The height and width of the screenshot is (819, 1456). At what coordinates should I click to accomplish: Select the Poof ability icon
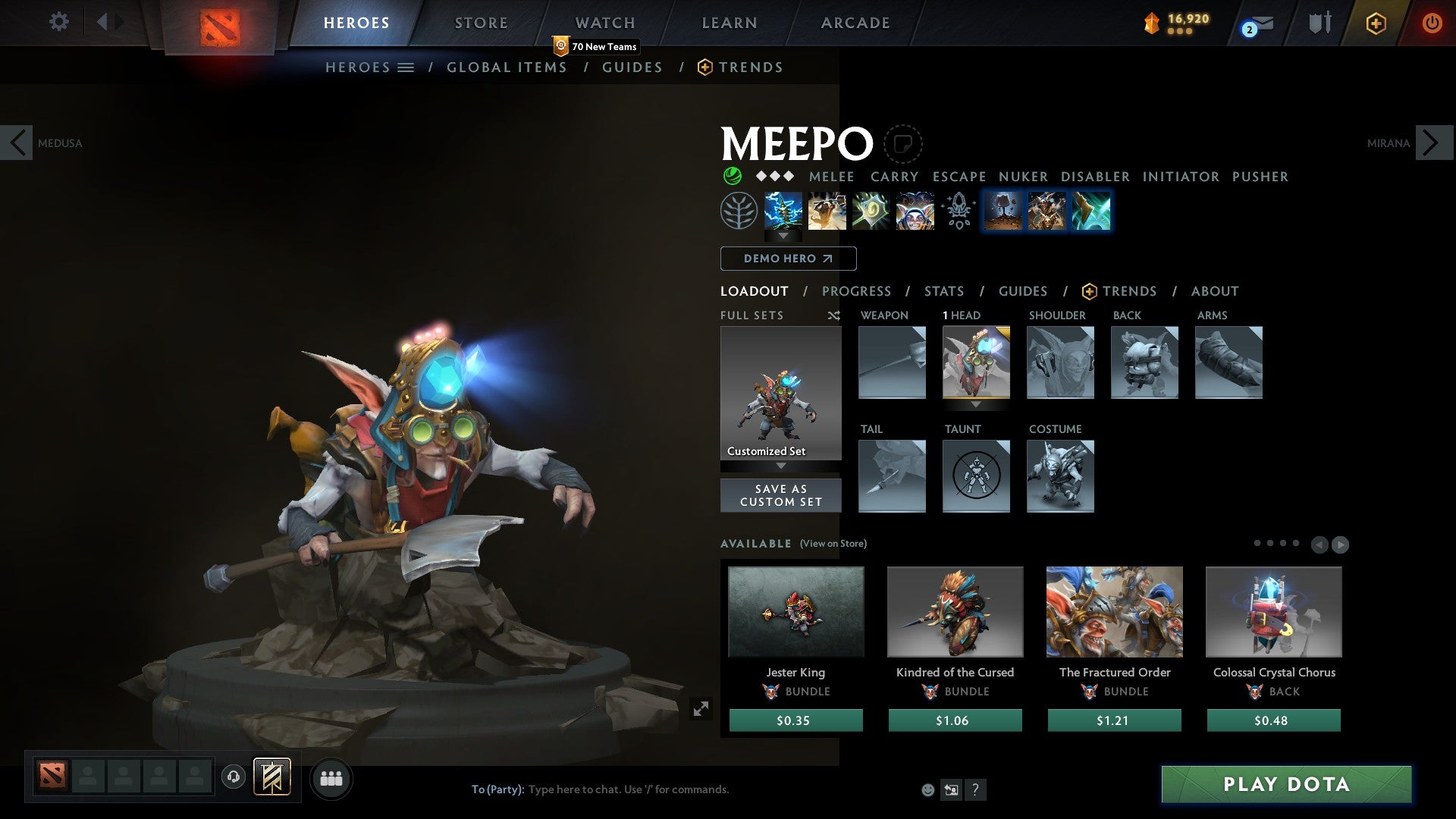[827, 211]
